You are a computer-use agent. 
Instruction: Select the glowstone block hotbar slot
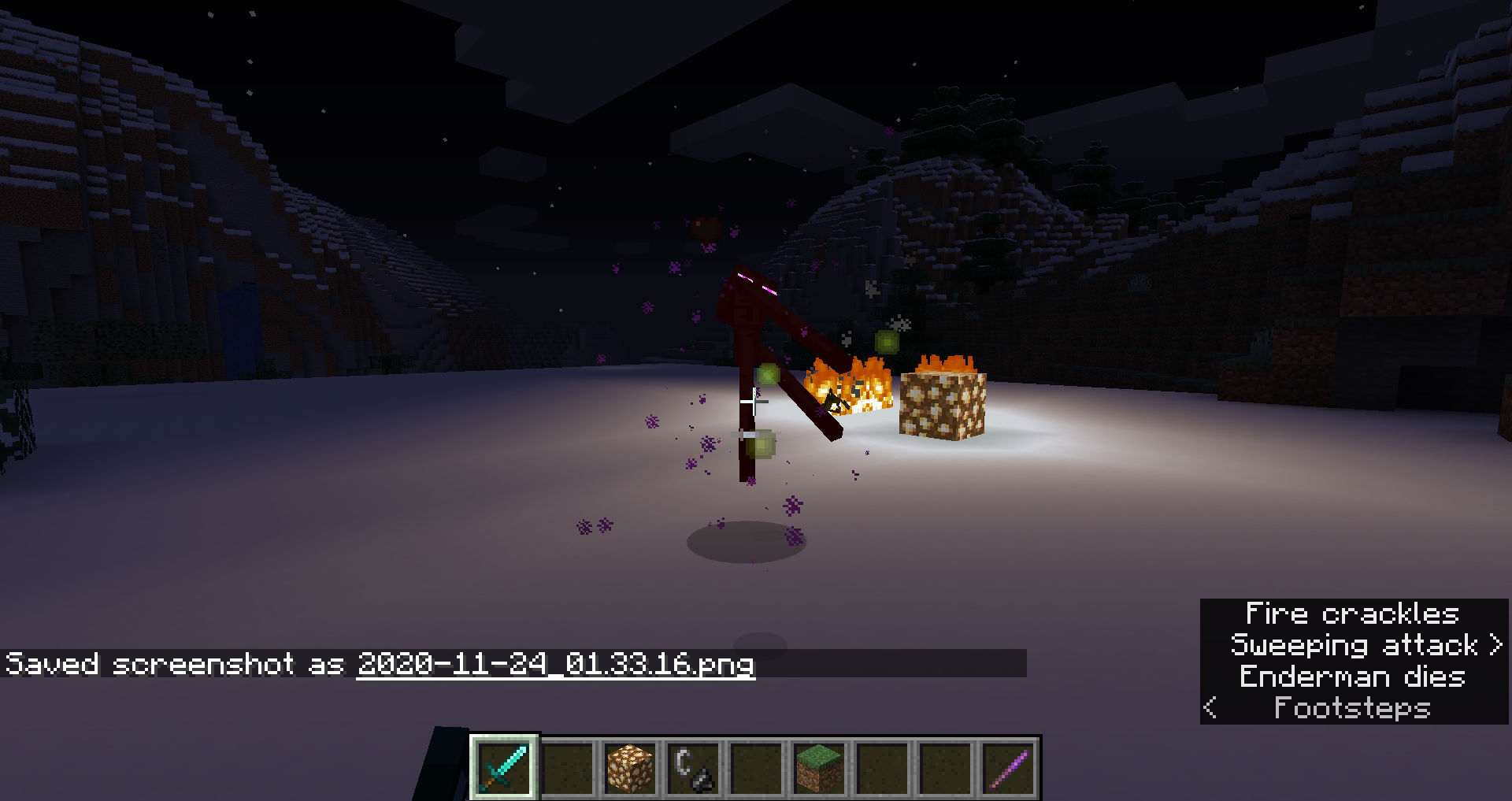coord(630,767)
